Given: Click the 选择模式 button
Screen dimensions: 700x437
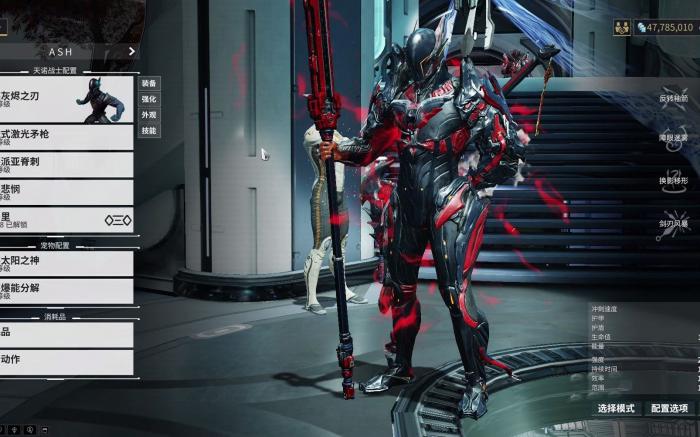Looking at the screenshot, I should point(616,408).
